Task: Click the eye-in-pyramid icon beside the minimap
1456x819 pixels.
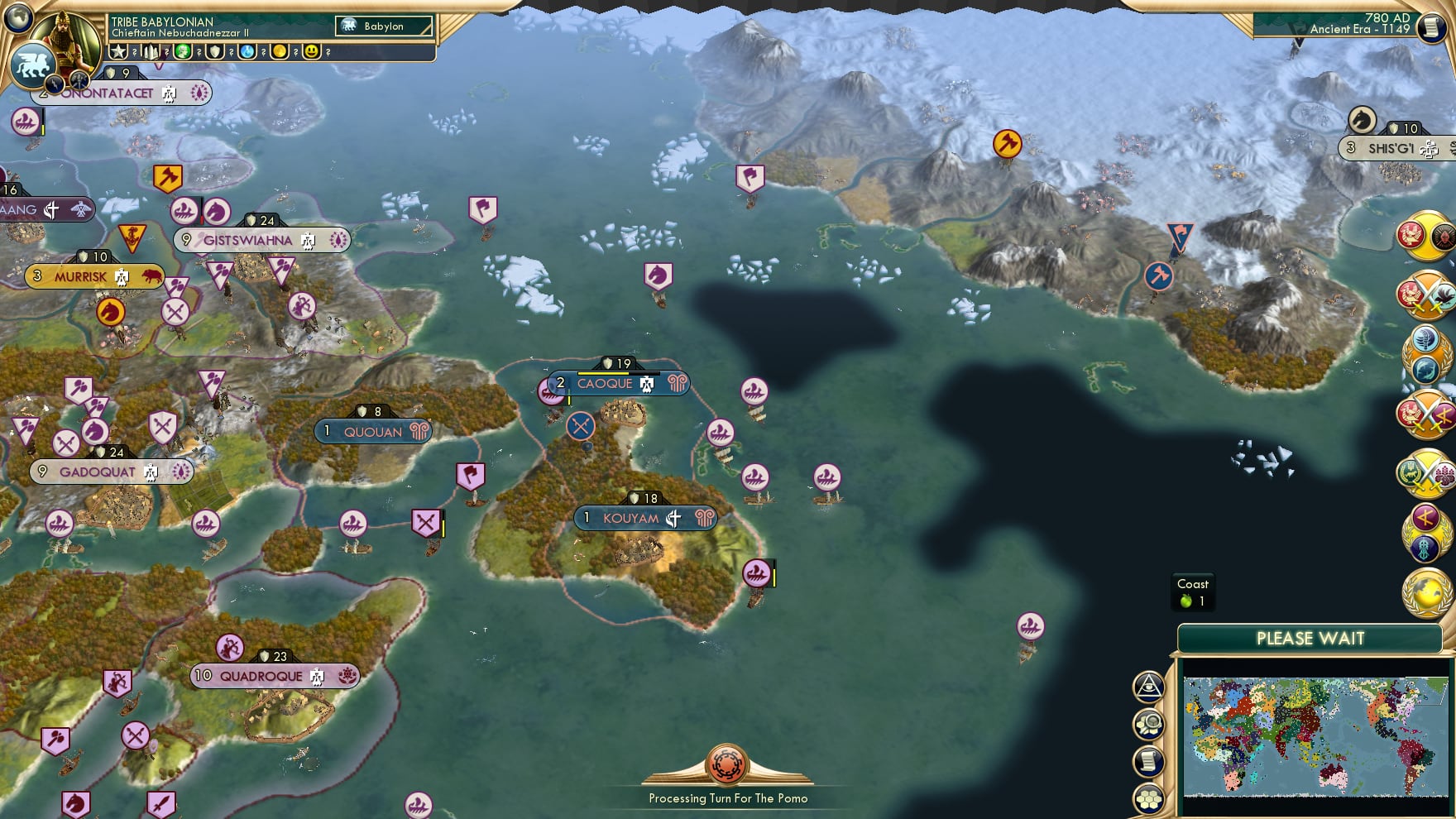Action: [1148, 685]
